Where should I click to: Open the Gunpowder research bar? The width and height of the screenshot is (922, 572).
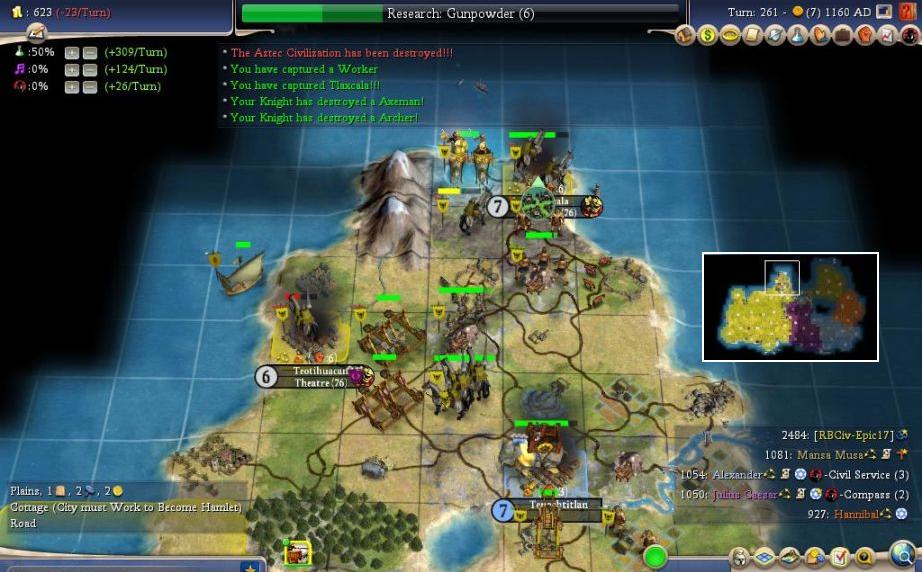tap(460, 14)
